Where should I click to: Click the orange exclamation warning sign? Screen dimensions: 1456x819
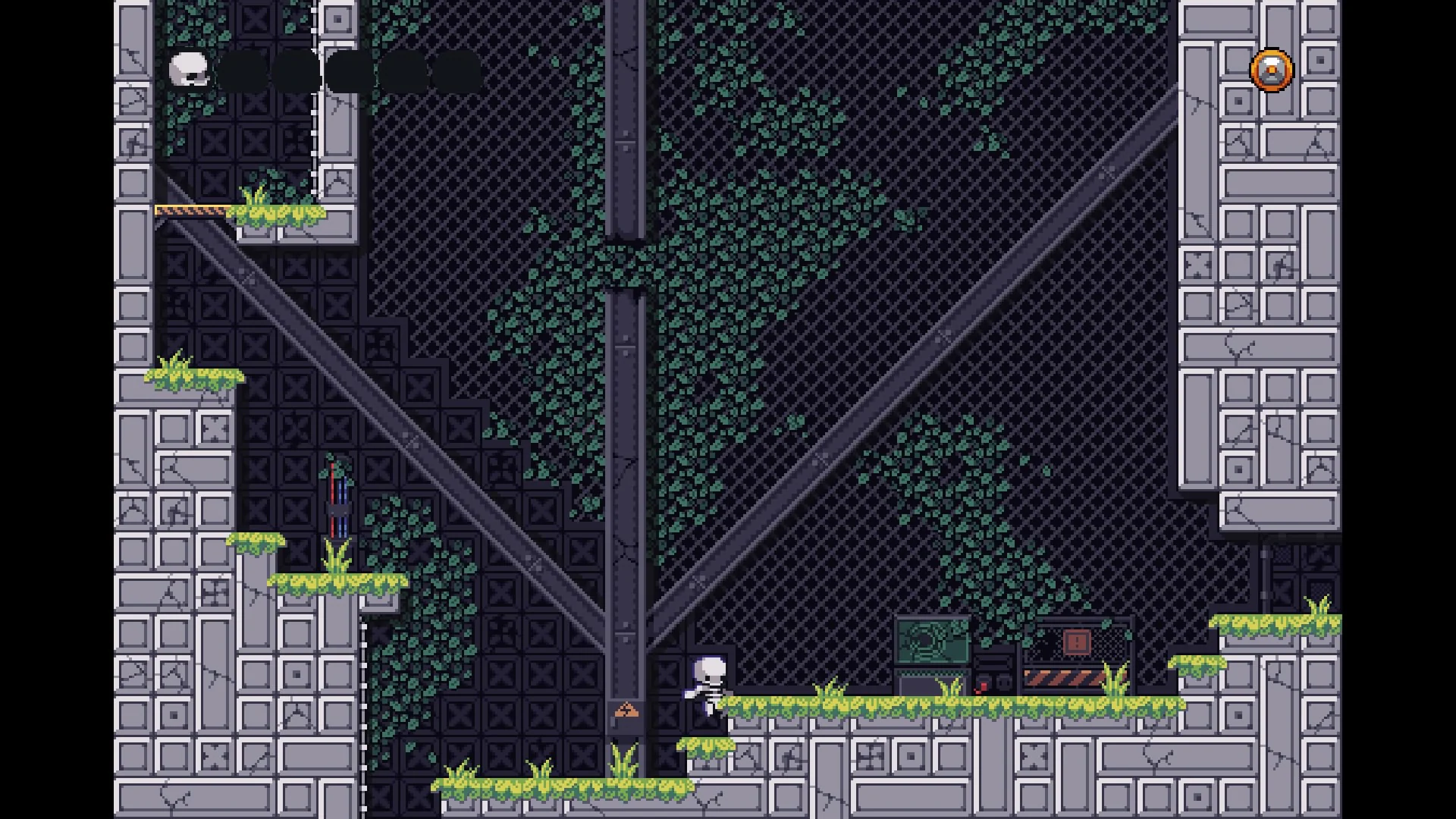[x=1075, y=642]
